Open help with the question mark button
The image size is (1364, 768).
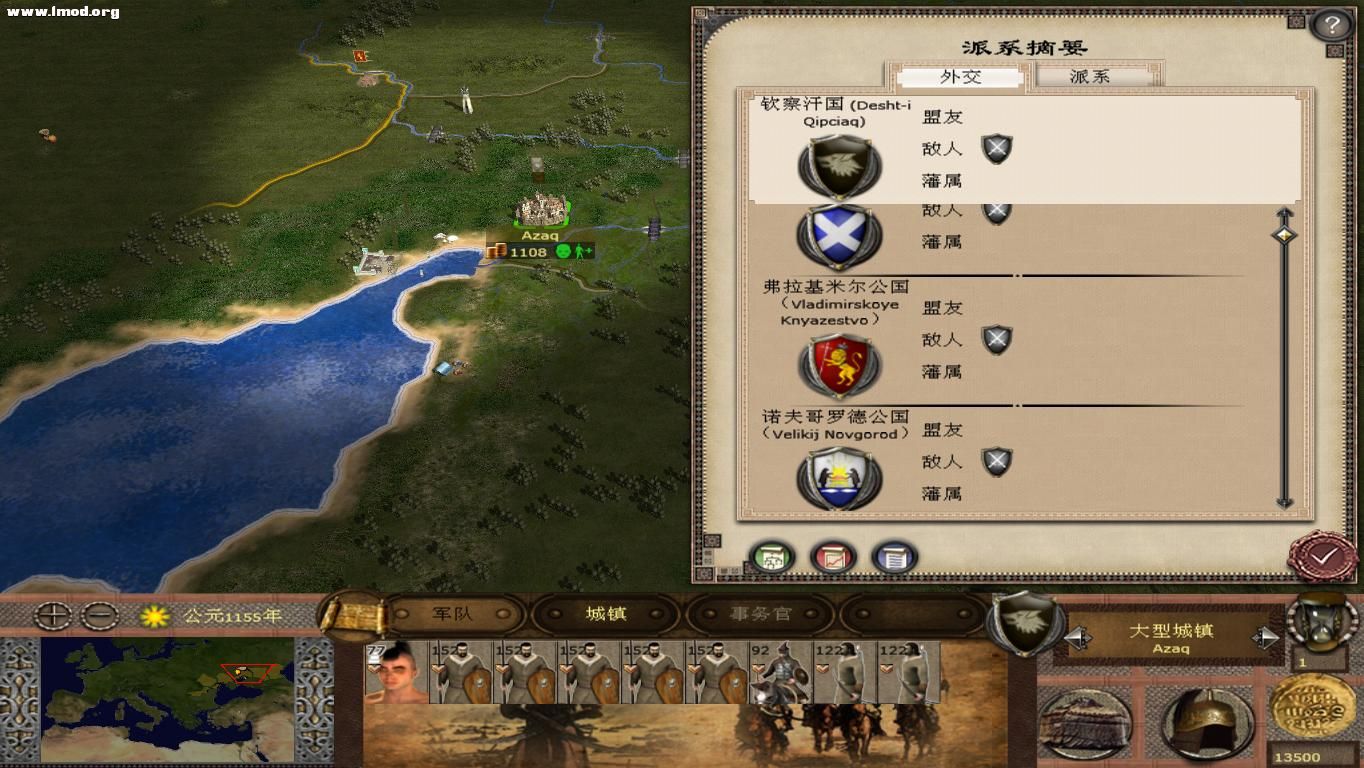(1331, 25)
